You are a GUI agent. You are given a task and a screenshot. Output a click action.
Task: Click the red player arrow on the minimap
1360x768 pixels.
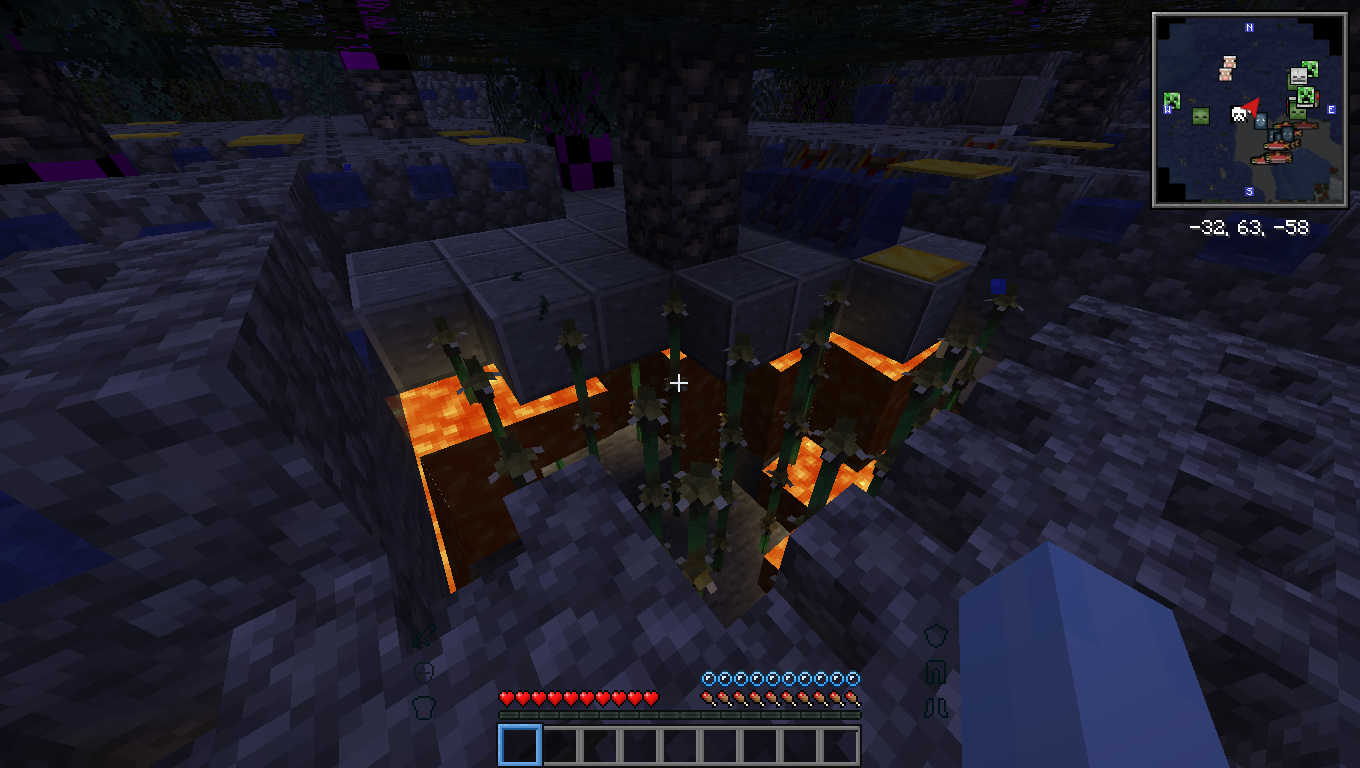pyautogui.click(x=1253, y=105)
